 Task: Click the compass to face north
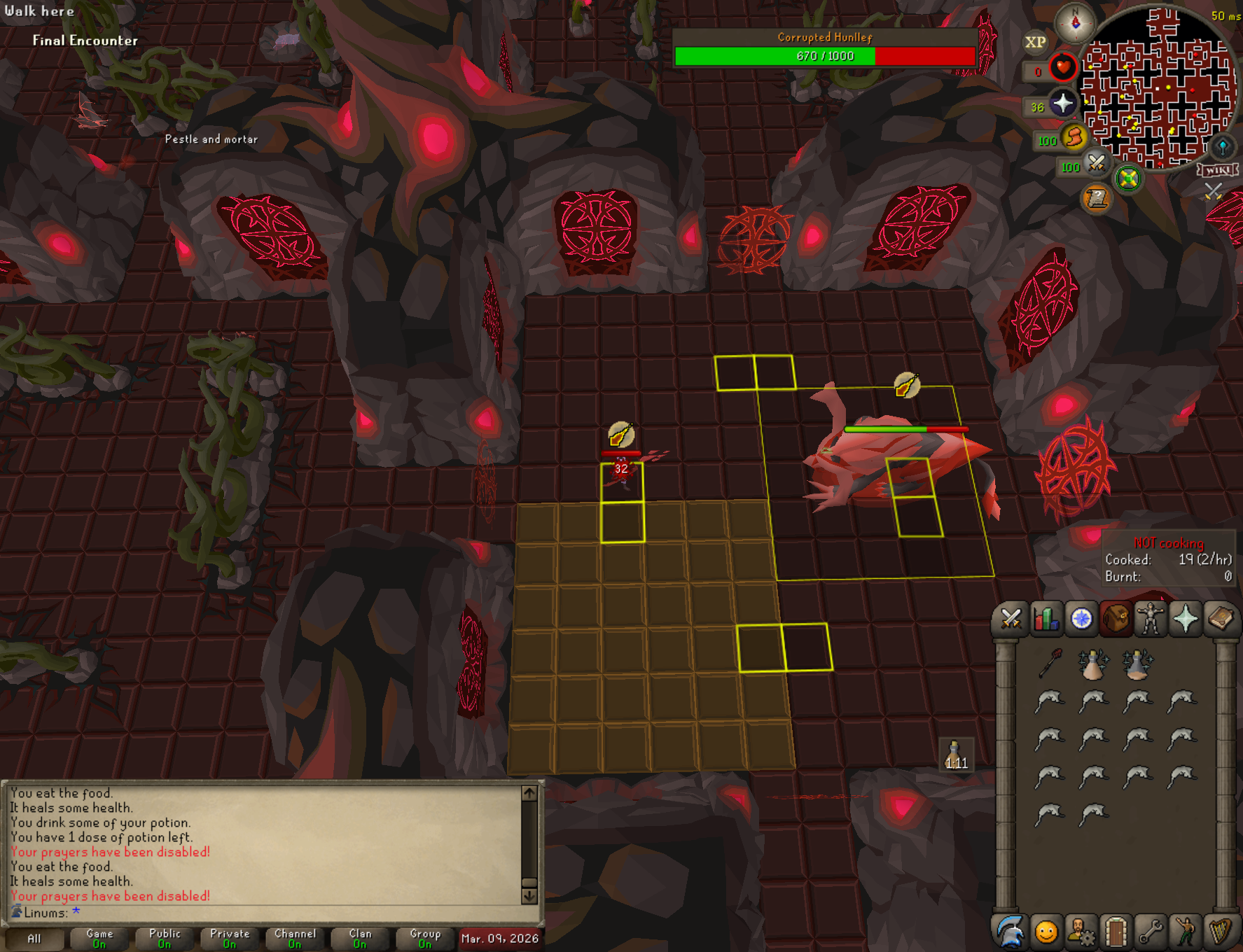click(1075, 22)
